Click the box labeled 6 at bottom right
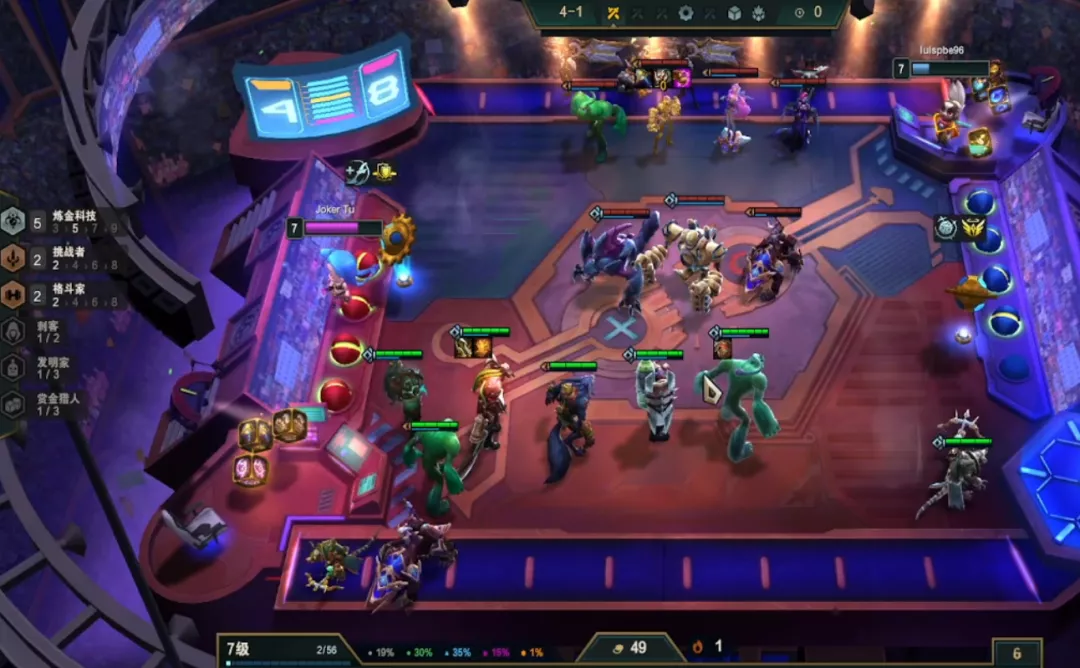This screenshot has width=1080, height=668. tap(1016, 653)
